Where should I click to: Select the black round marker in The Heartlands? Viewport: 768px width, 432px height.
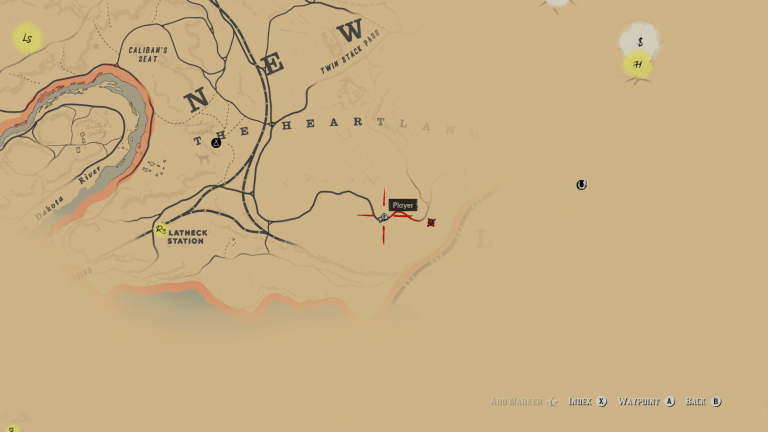(x=216, y=143)
